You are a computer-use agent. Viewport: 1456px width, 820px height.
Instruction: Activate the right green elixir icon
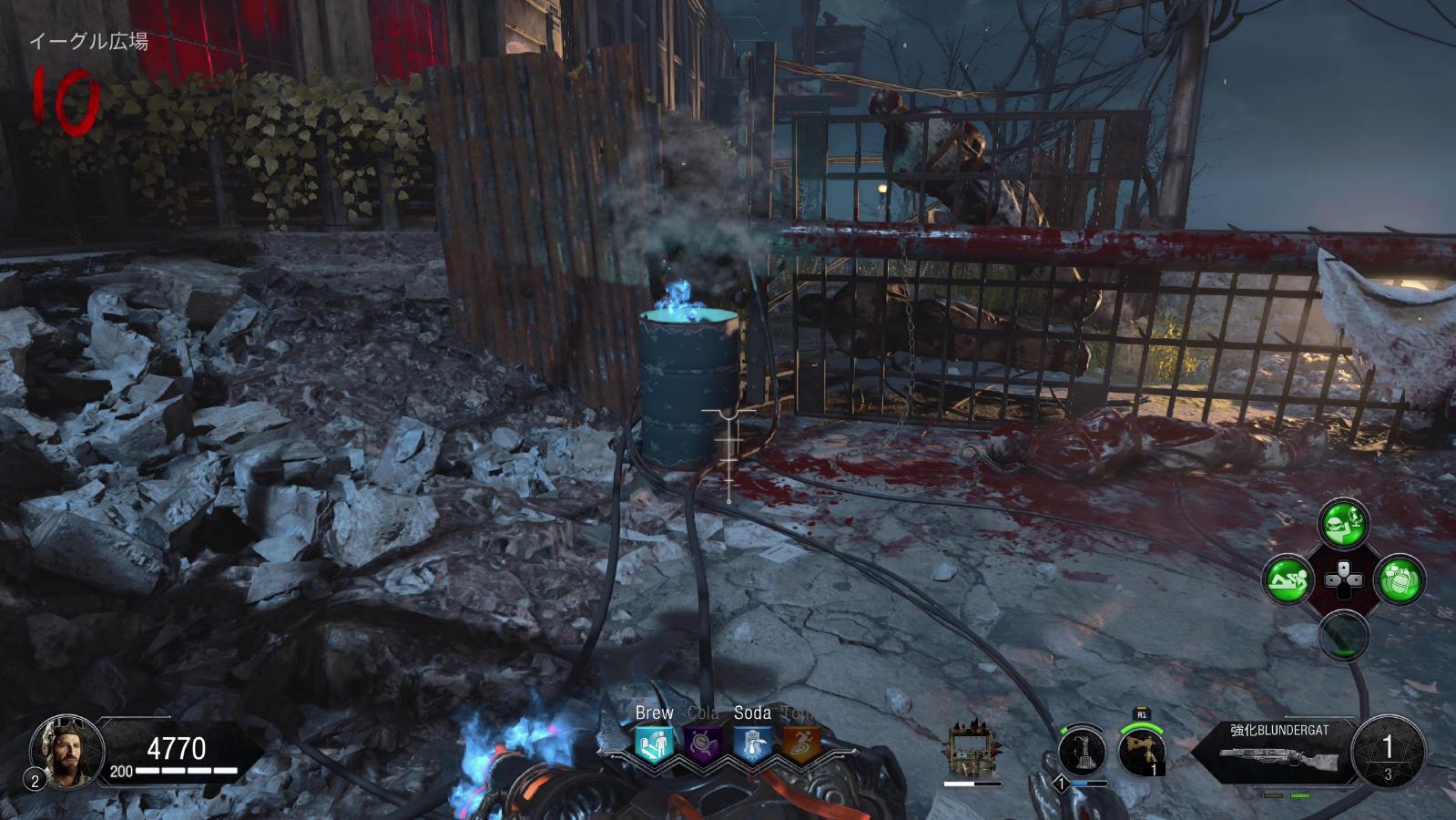click(x=1399, y=579)
